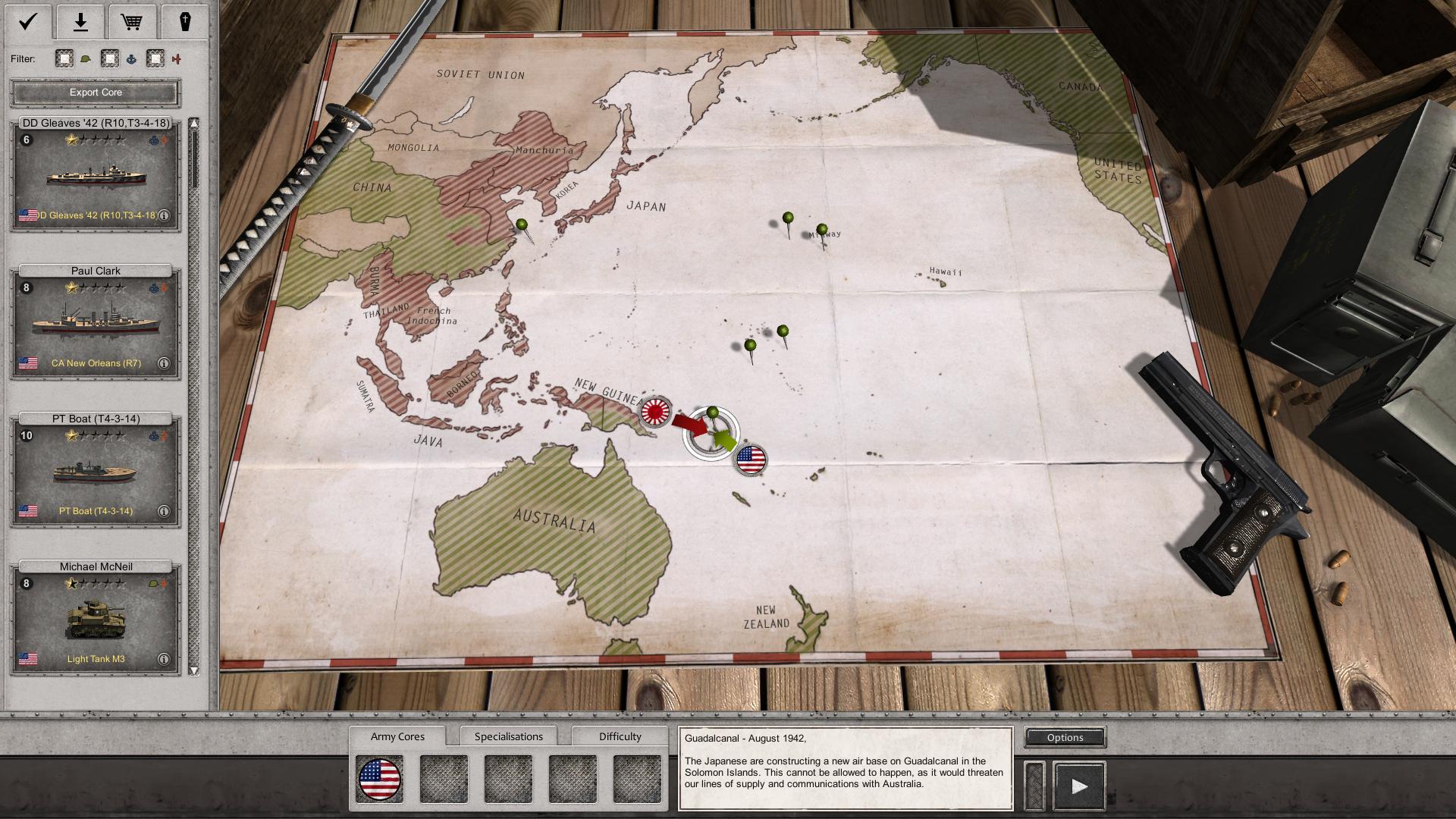Select the Guadalcanal battle marker on map
This screenshot has width=1456, height=819.
coord(711,432)
